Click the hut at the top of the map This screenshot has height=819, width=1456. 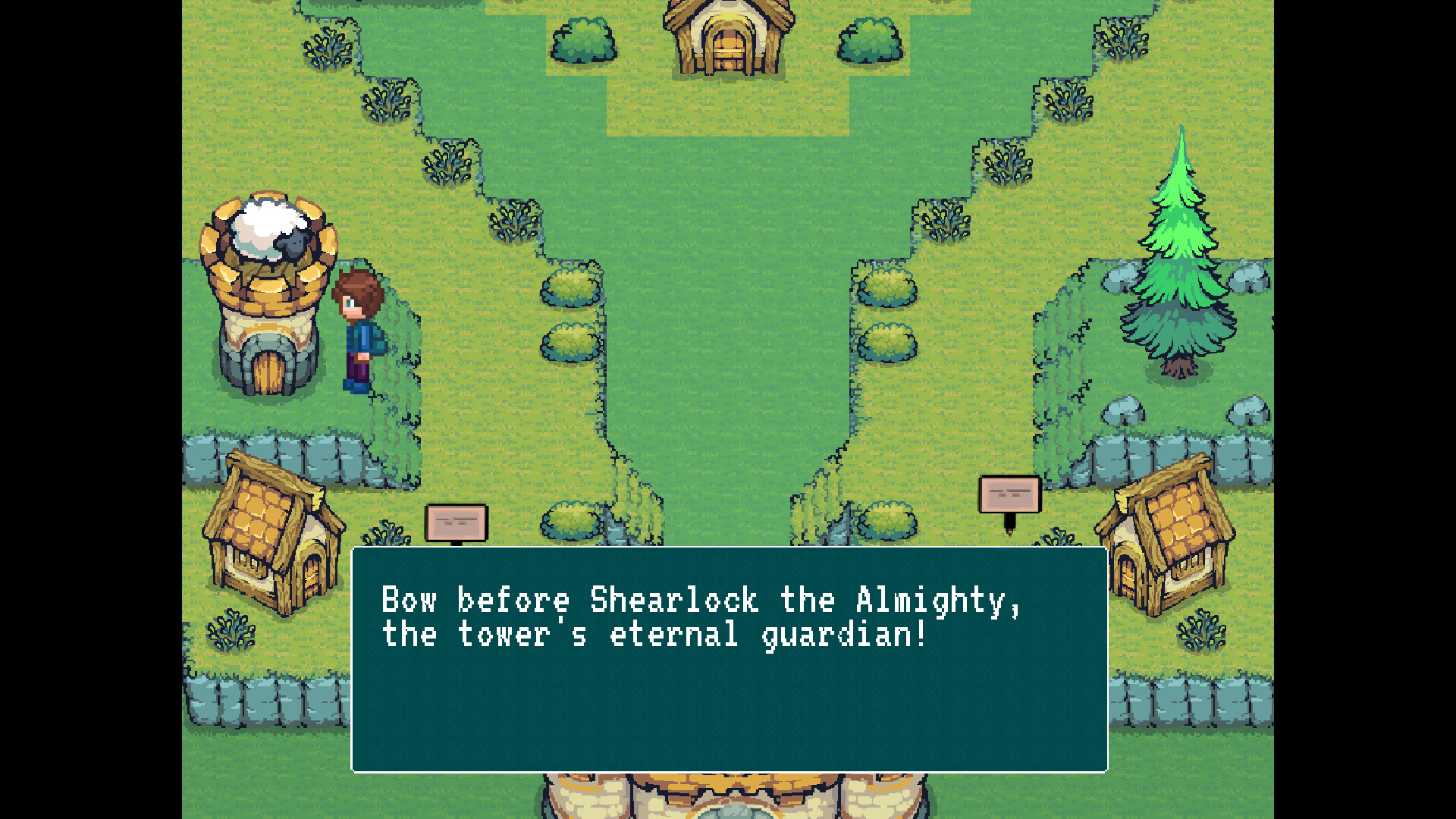728,38
